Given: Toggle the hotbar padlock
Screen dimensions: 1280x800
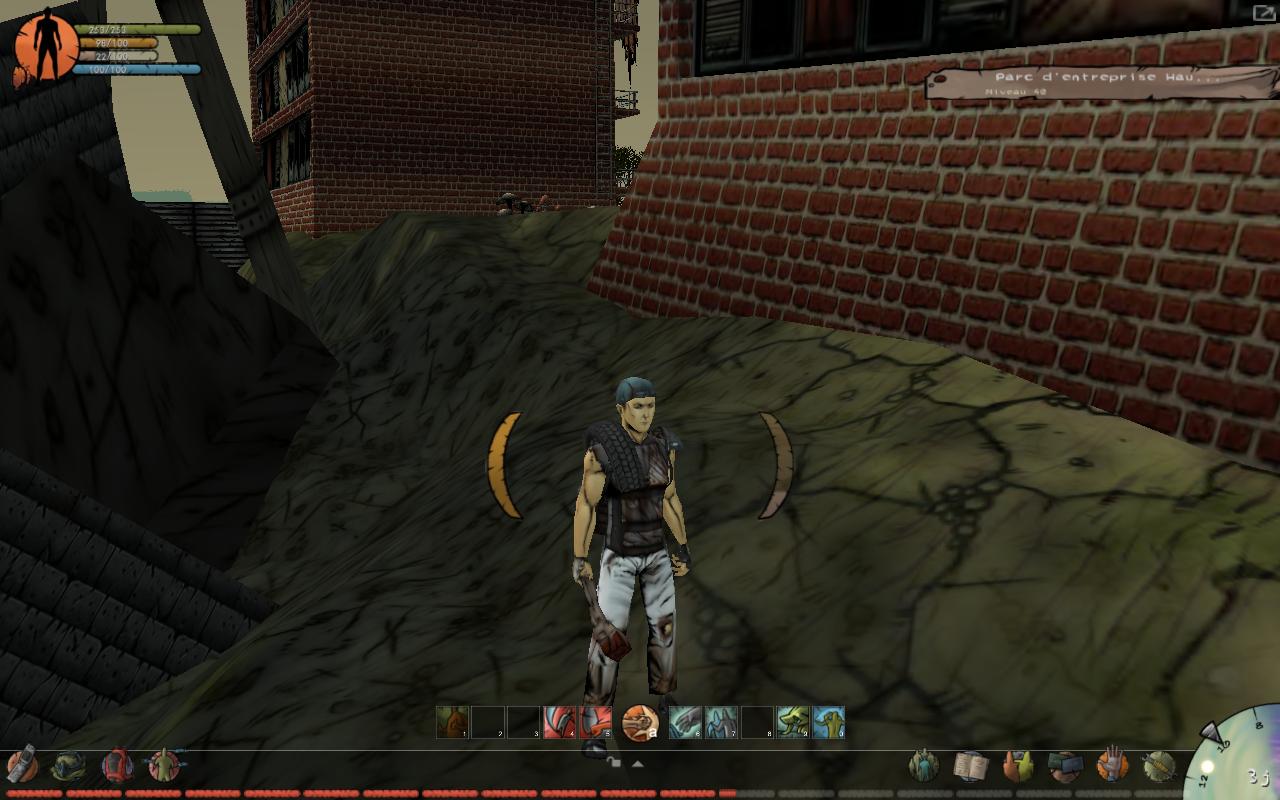Looking at the screenshot, I should coord(614,762).
